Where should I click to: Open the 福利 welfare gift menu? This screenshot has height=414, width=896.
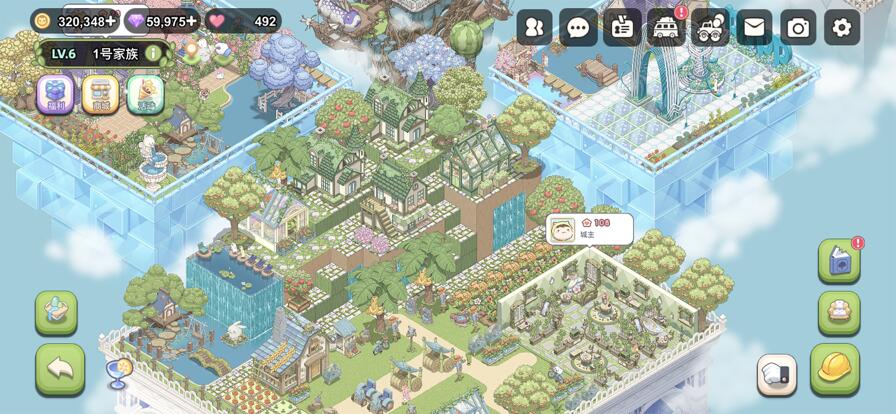[55, 94]
